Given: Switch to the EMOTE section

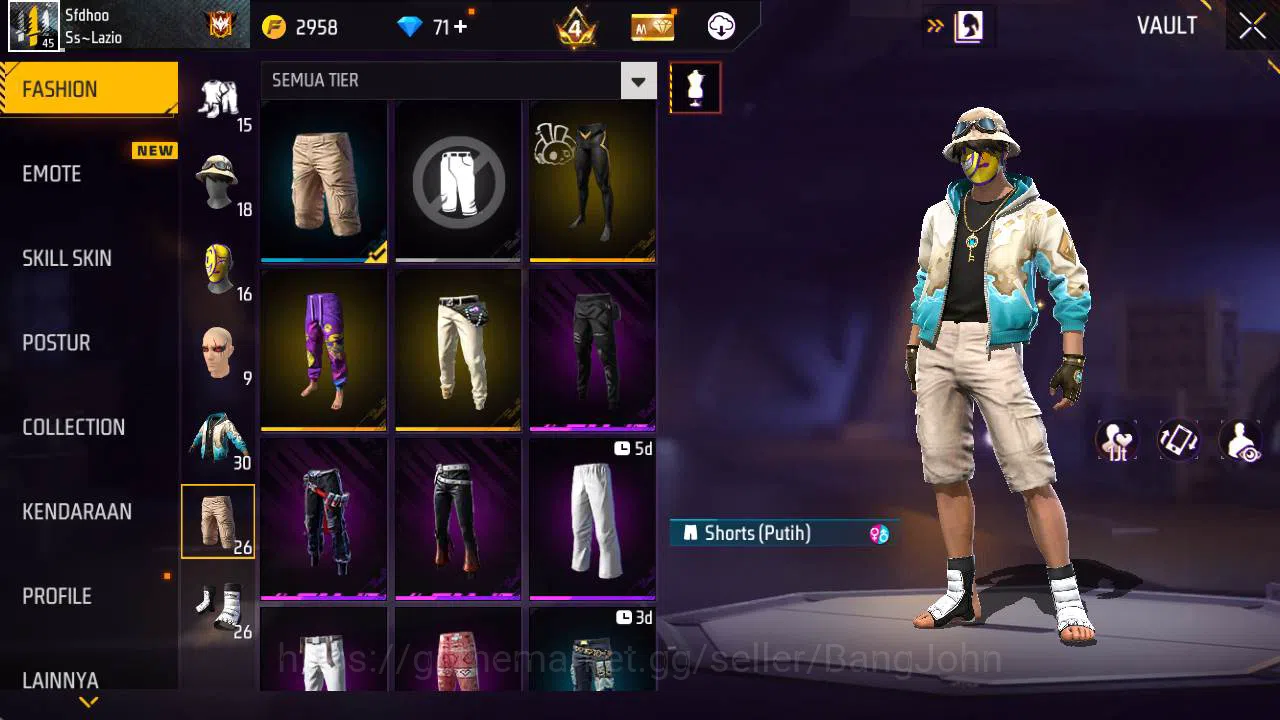Looking at the screenshot, I should [51, 174].
